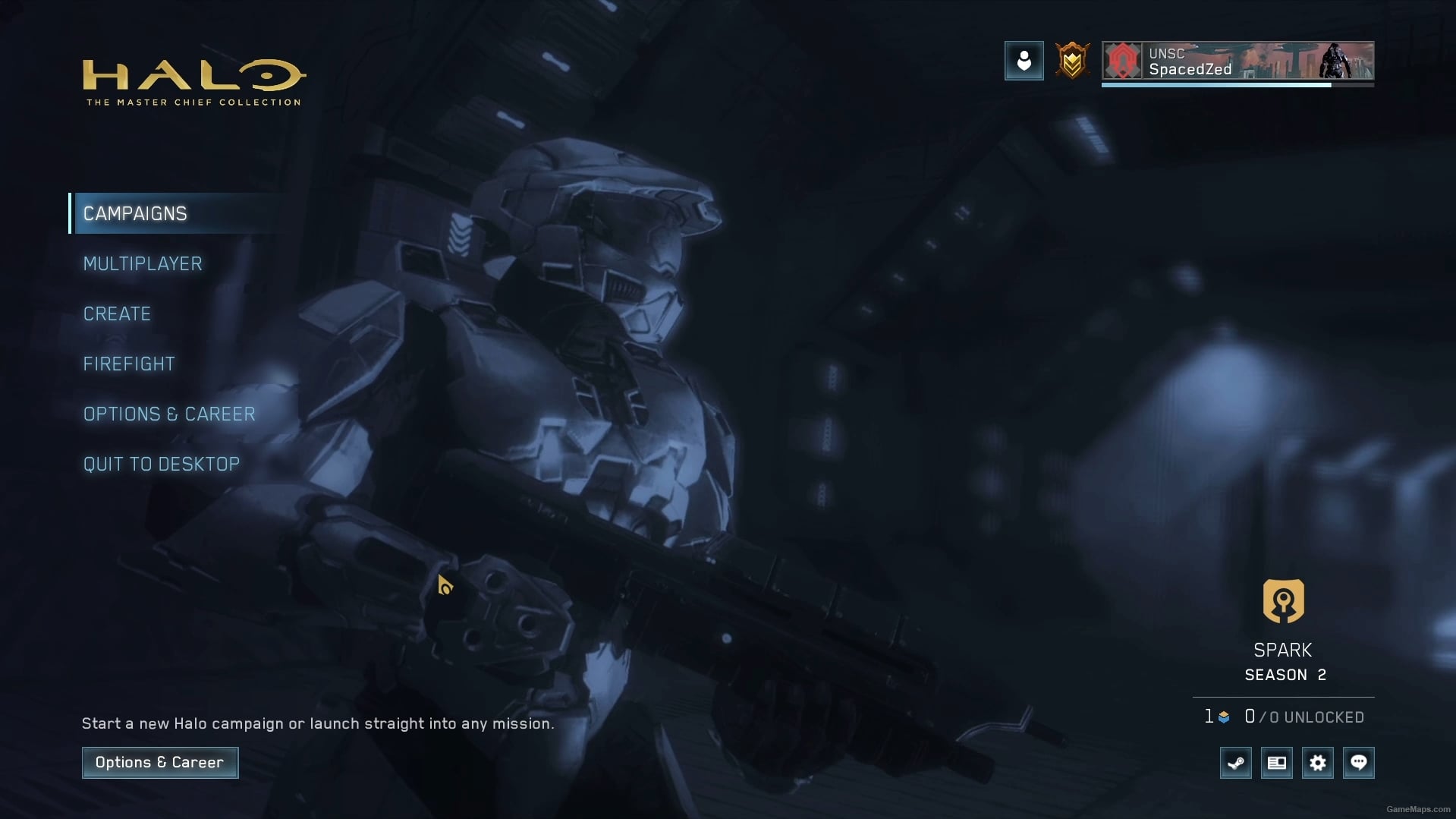Image resolution: width=1456 pixels, height=819 pixels.
Task: Open the settings gear icon
Action: (x=1318, y=763)
